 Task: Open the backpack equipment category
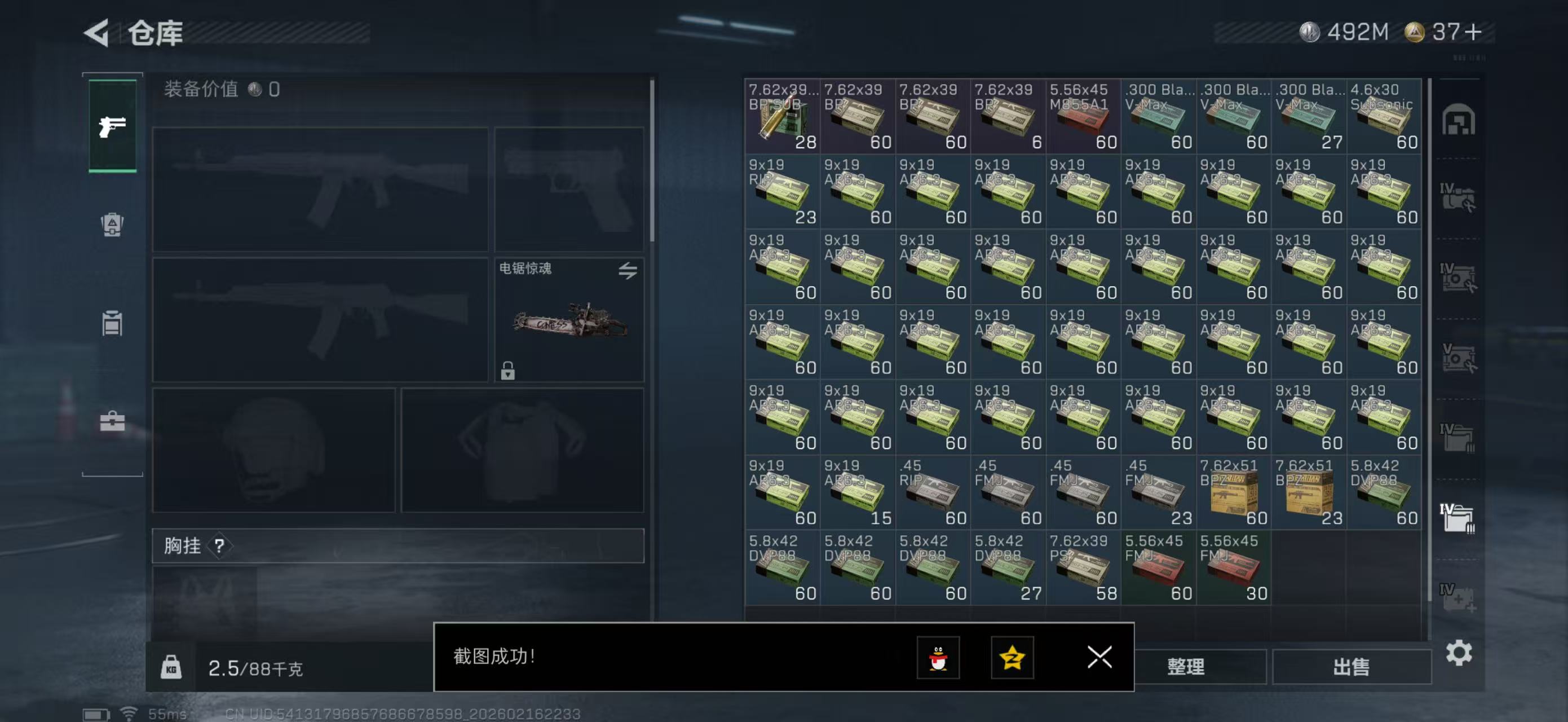tap(113, 225)
